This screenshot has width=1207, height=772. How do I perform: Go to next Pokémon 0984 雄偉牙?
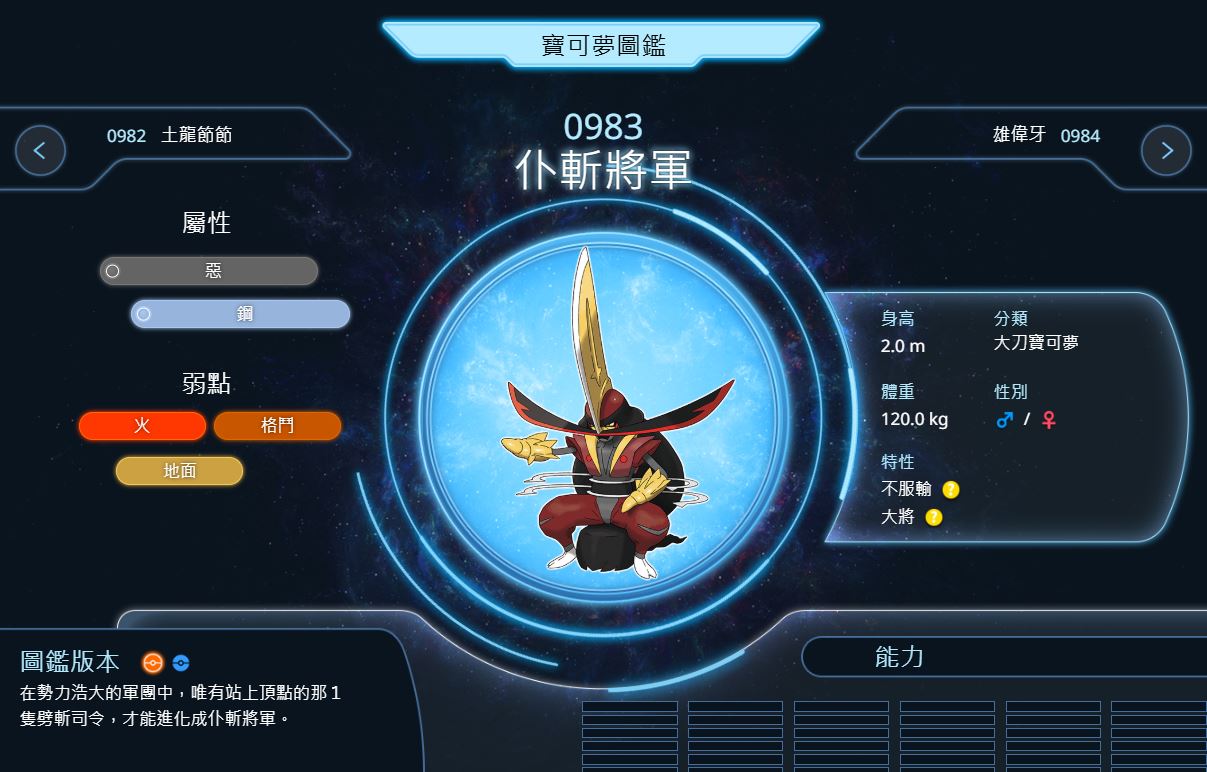click(1166, 151)
